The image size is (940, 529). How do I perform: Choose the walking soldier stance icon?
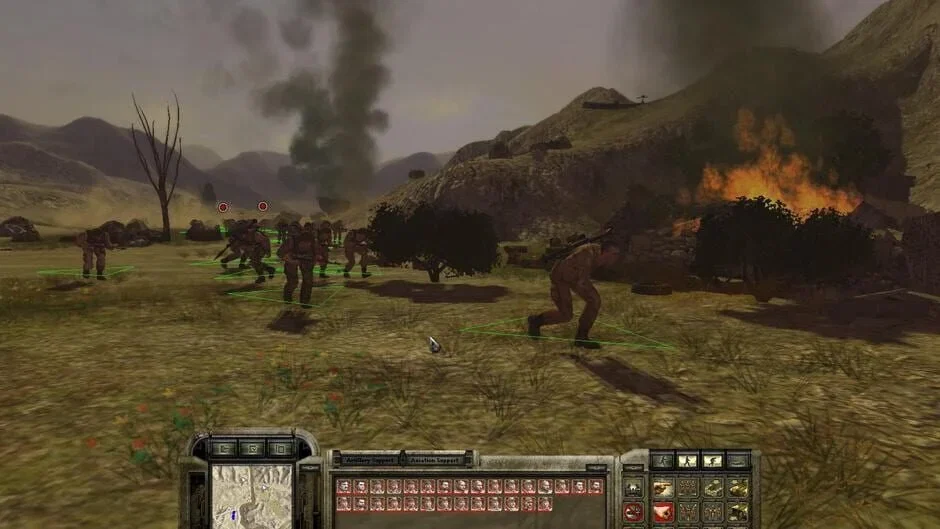coord(687,460)
